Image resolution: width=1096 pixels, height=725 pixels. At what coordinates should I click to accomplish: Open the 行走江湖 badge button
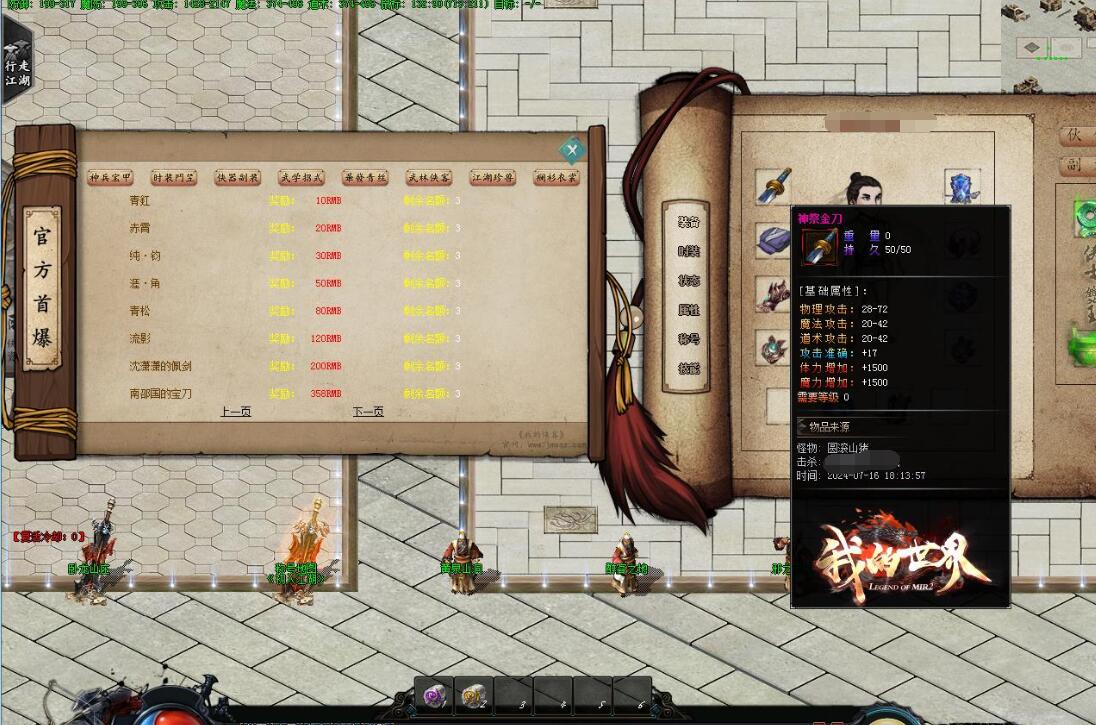tap(18, 60)
